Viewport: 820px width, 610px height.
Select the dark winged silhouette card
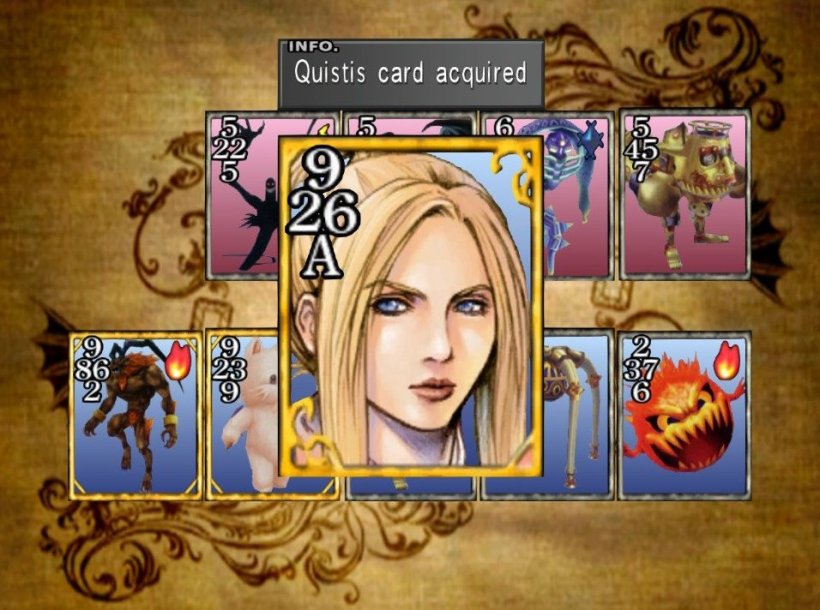[x=241, y=194]
